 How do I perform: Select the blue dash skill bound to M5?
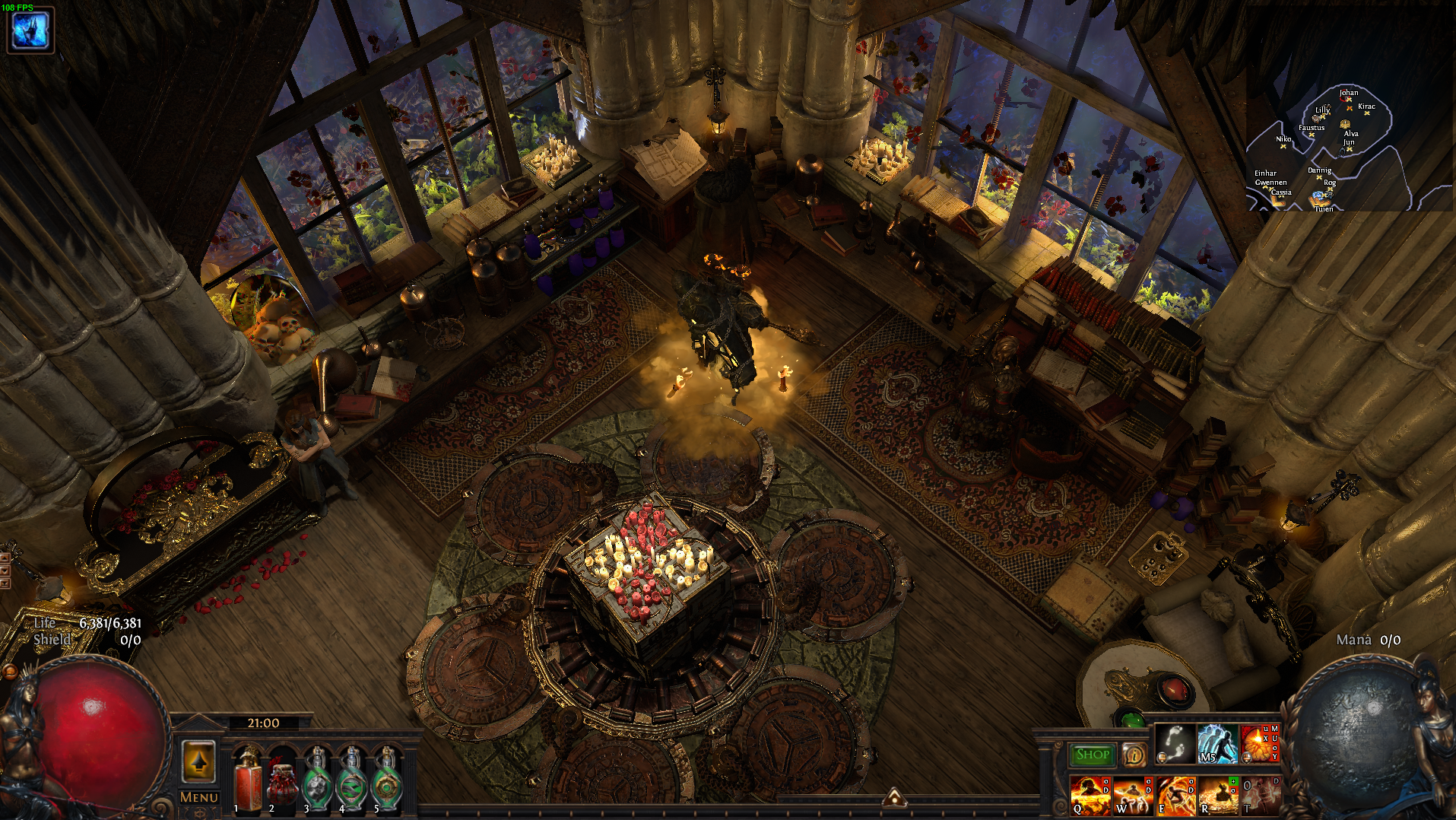point(1217,743)
